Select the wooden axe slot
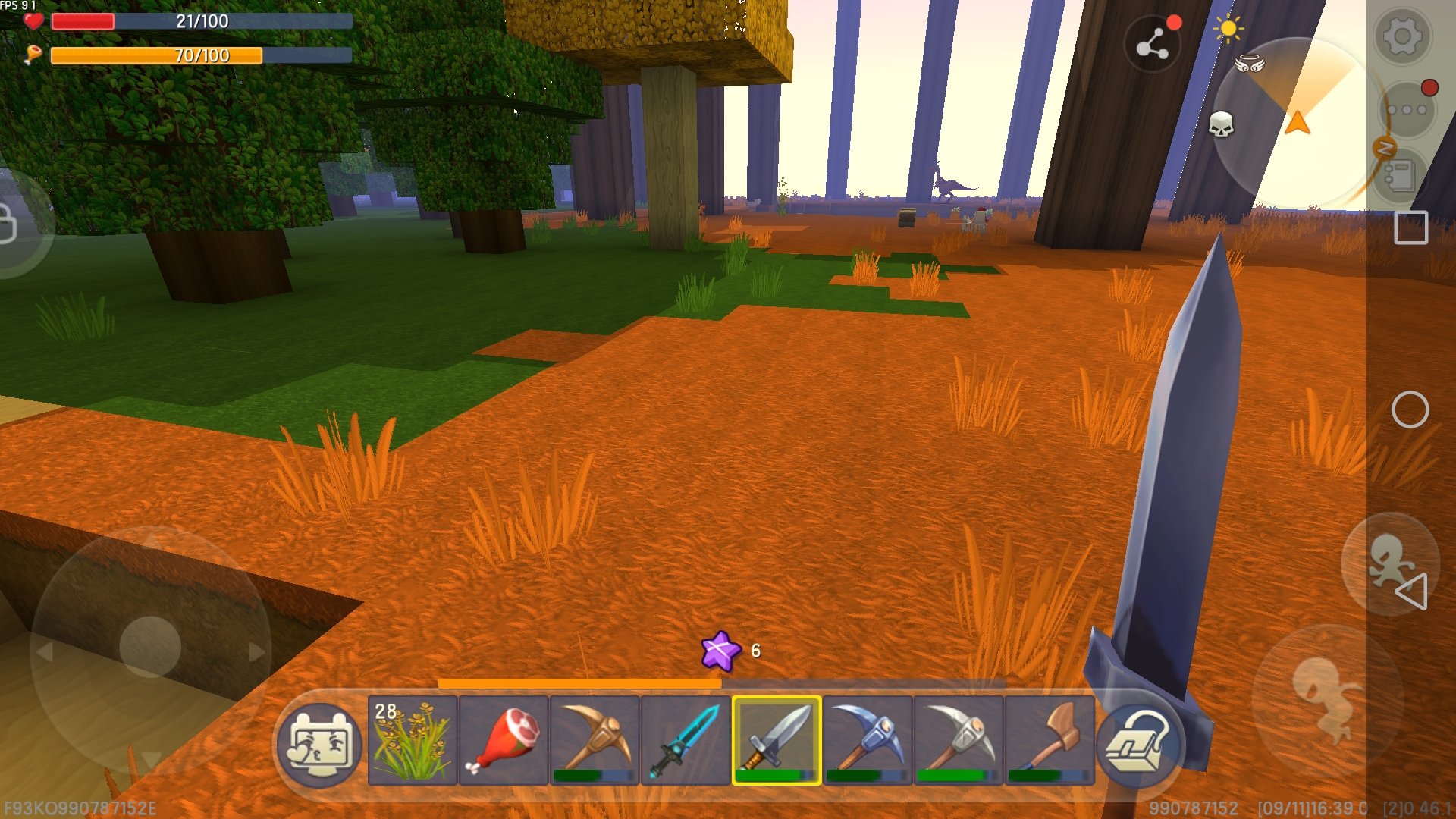 click(x=1050, y=740)
